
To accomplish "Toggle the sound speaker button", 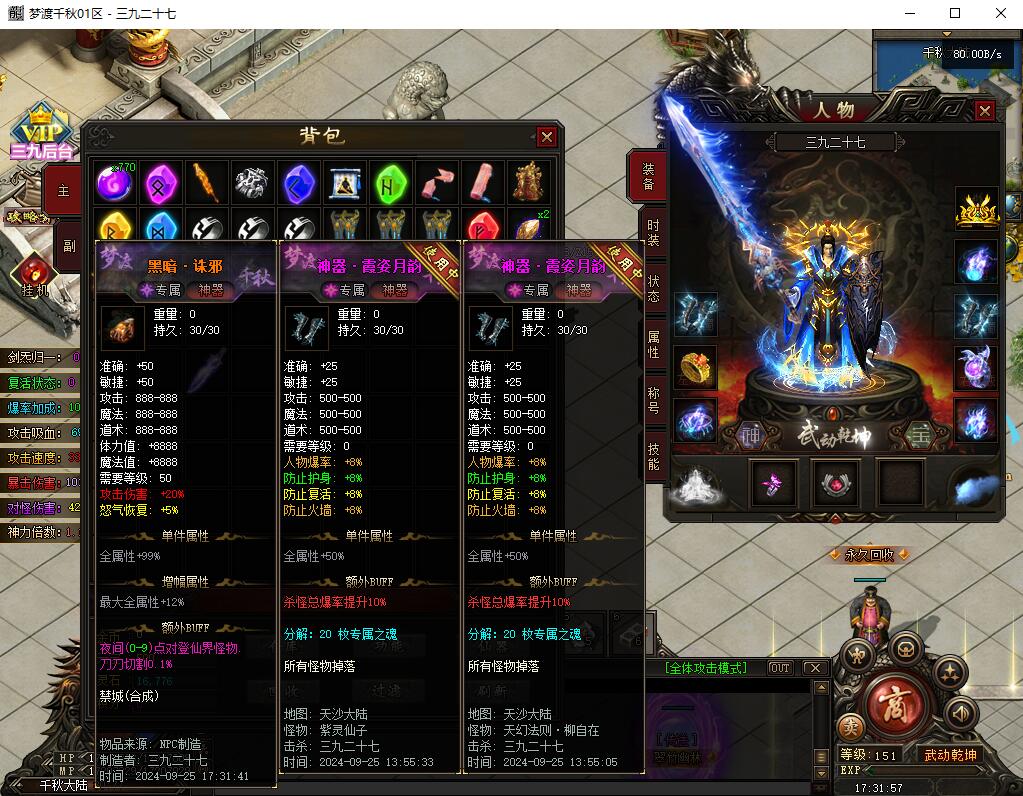I will [960, 713].
